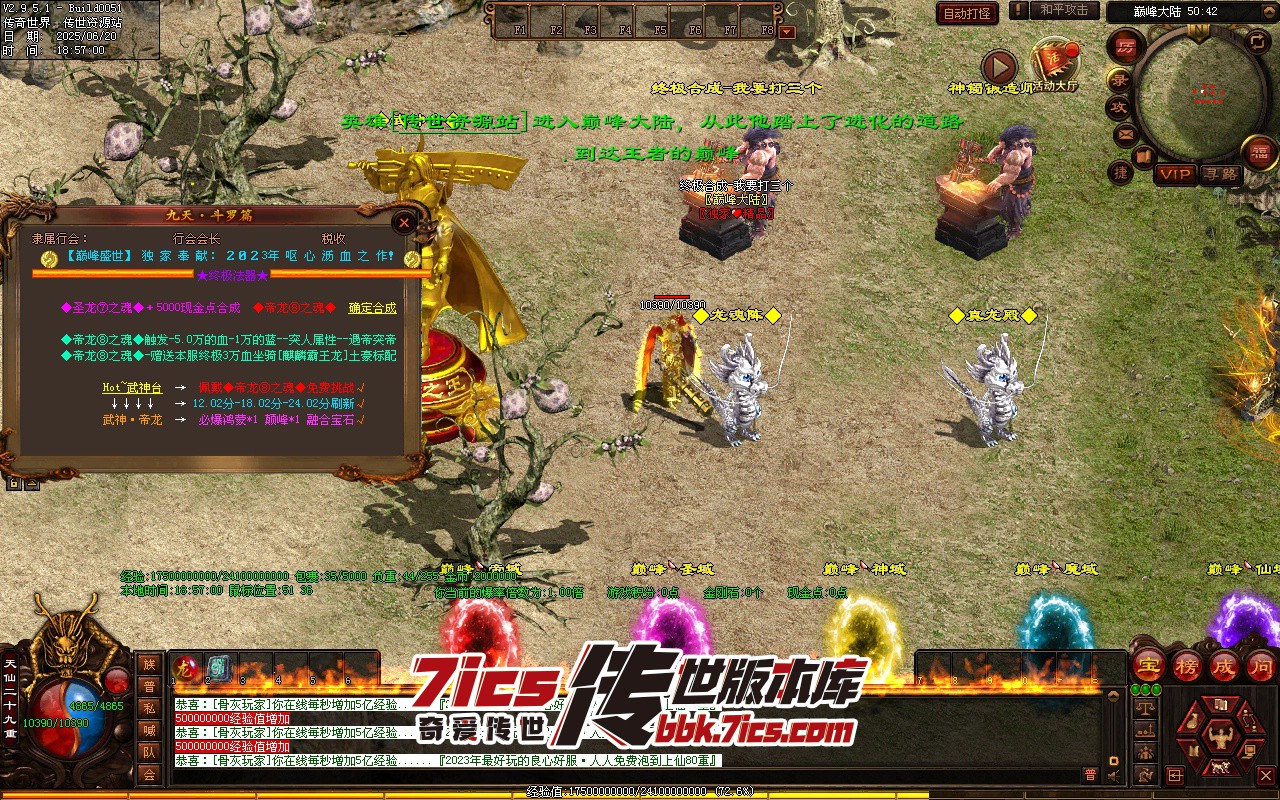1280x800 pixels.
Task: Confirm the synthesis via 确定合成
Action: 372,308
